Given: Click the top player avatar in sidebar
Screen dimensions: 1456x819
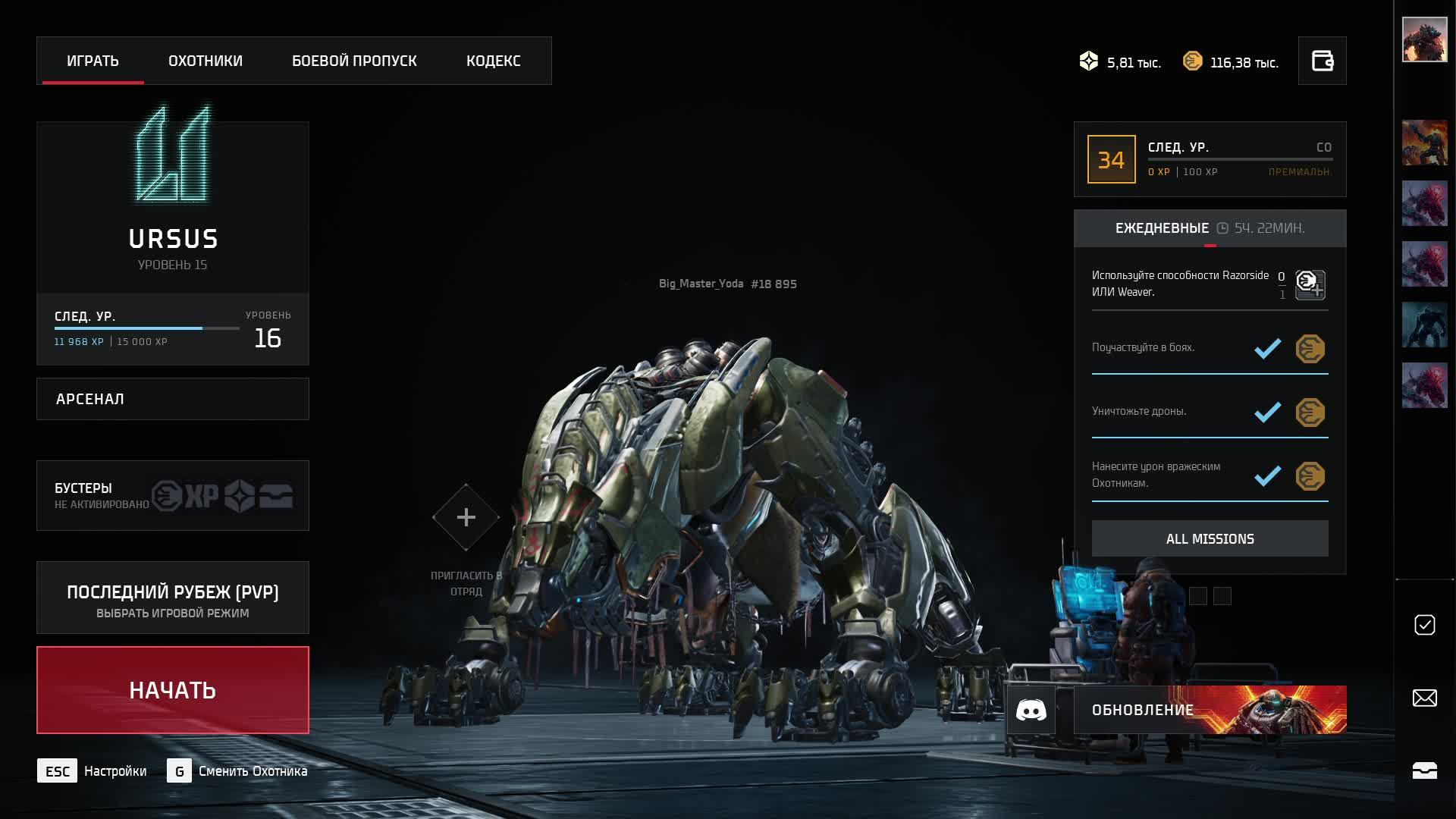Looking at the screenshot, I should click(1424, 39).
